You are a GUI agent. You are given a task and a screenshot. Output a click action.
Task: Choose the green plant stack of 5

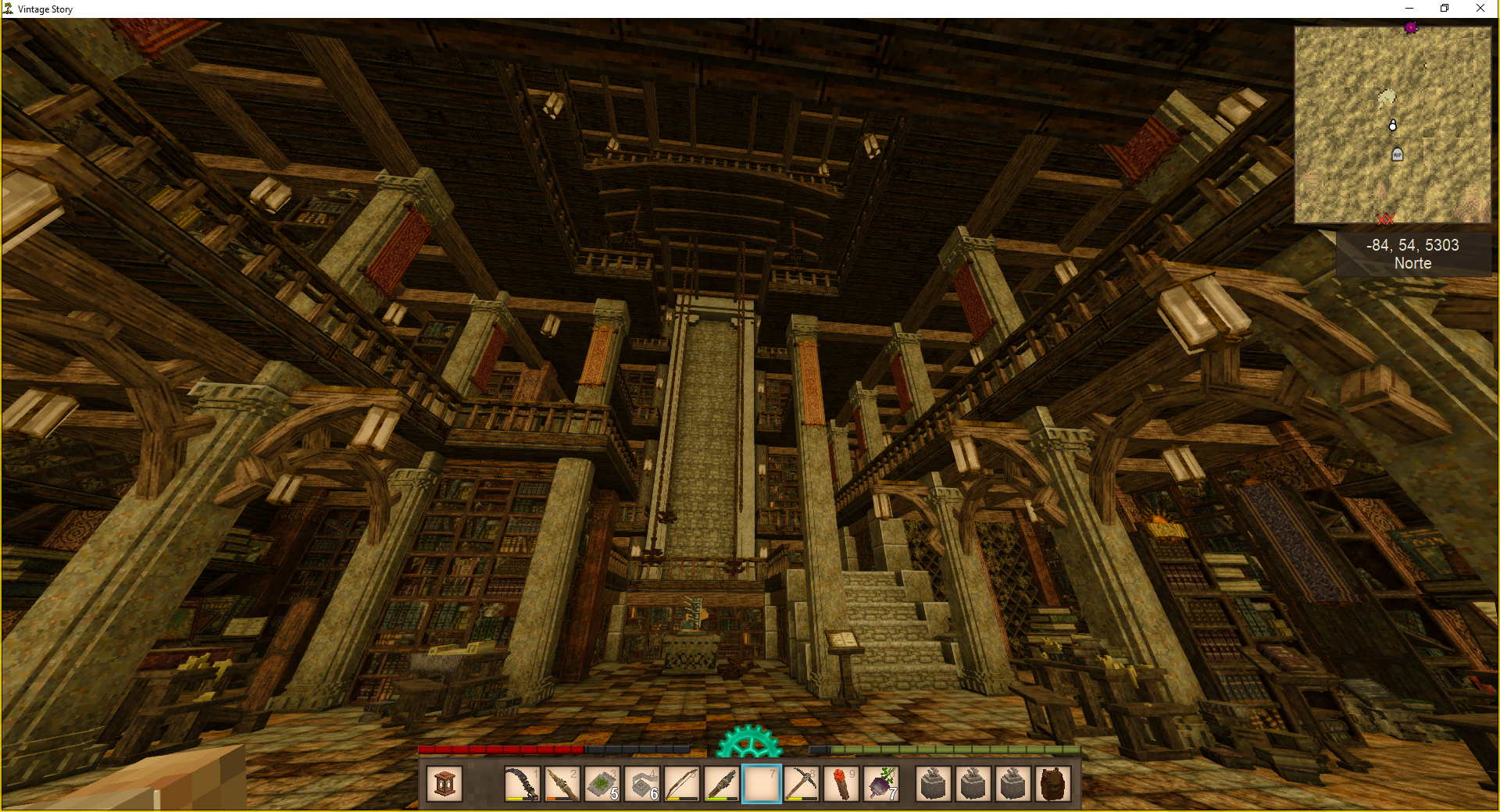click(x=602, y=784)
